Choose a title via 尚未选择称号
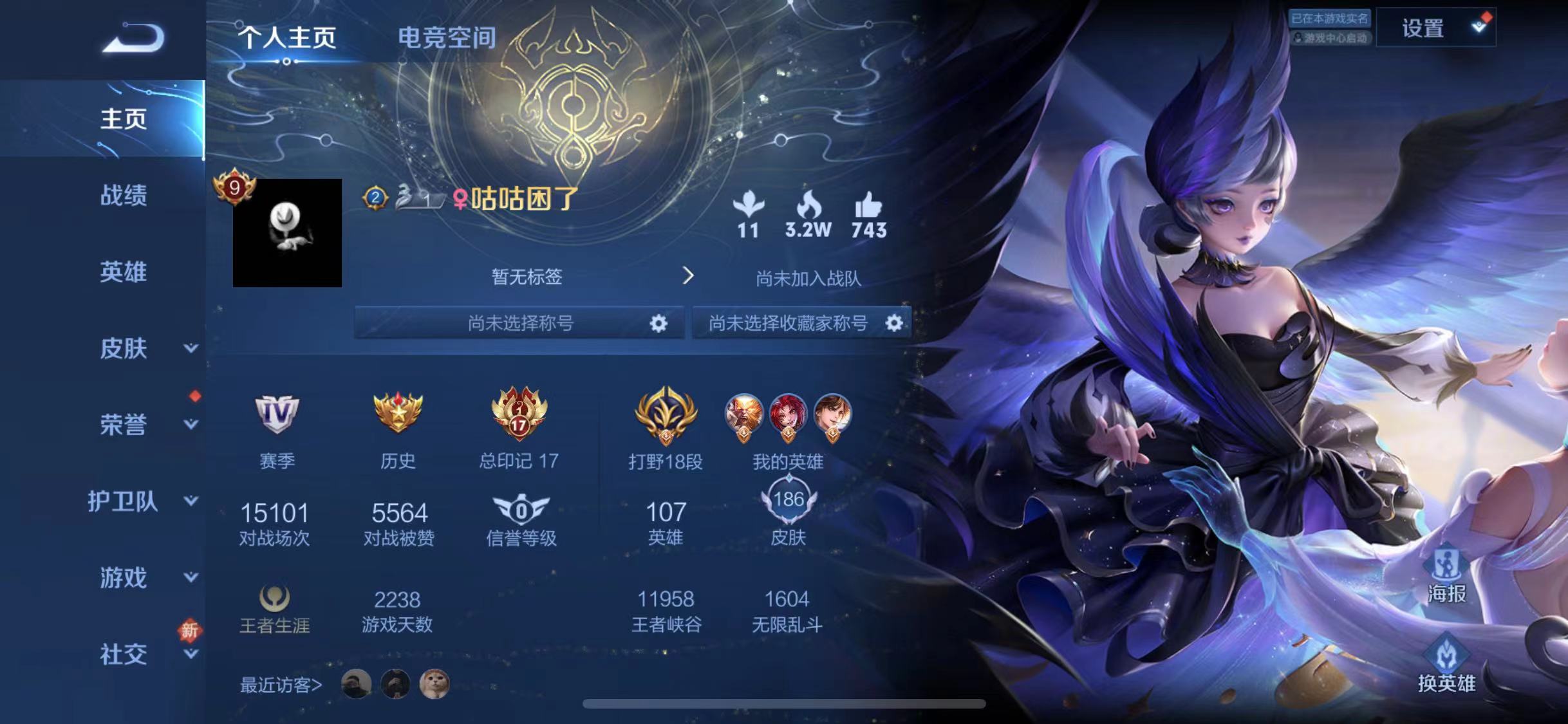Image resolution: width=1568 pixels, height=724 pixels. pos(519,322)
